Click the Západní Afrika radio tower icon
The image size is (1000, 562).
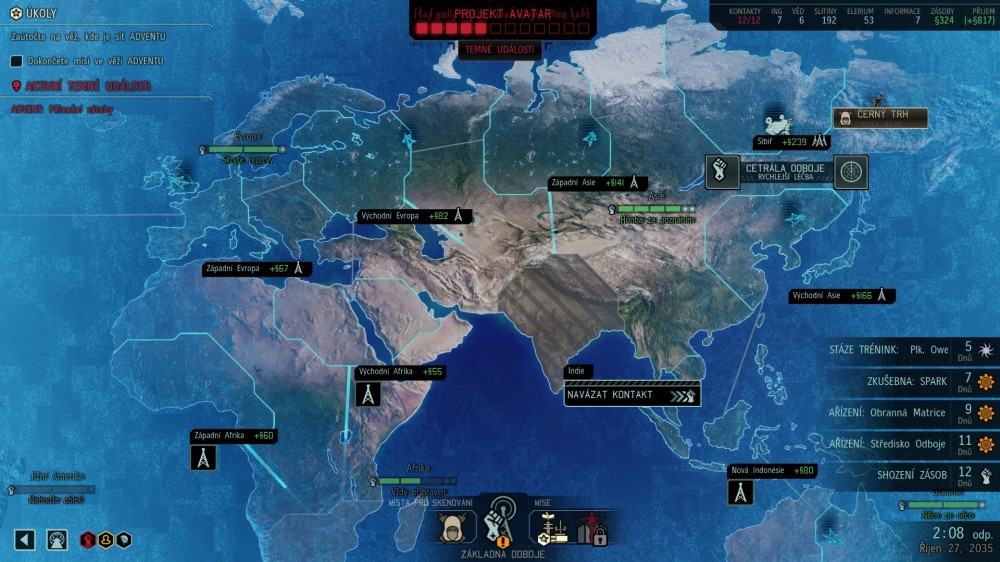(204, 458)
